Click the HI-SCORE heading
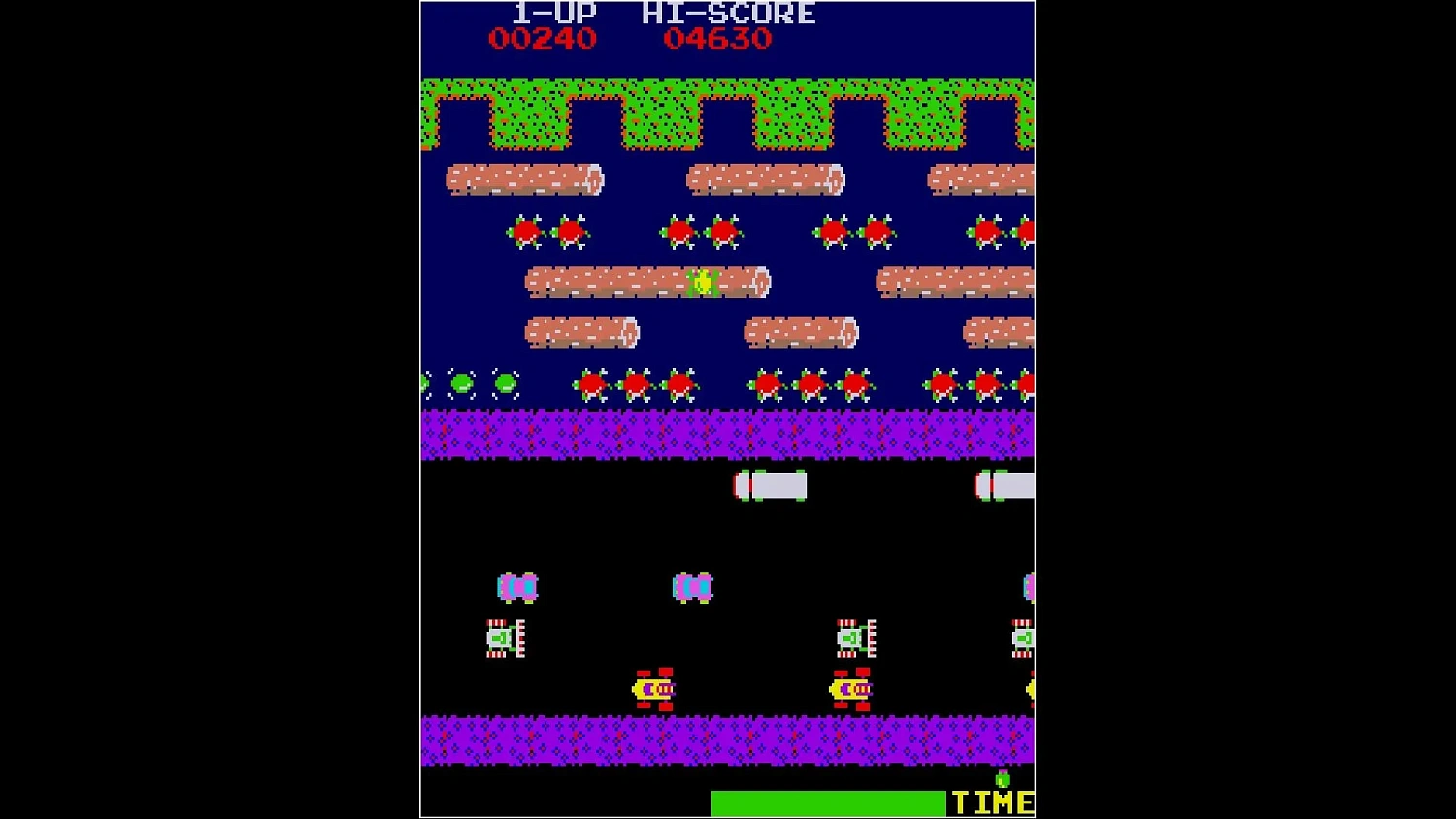 (727, 13)
